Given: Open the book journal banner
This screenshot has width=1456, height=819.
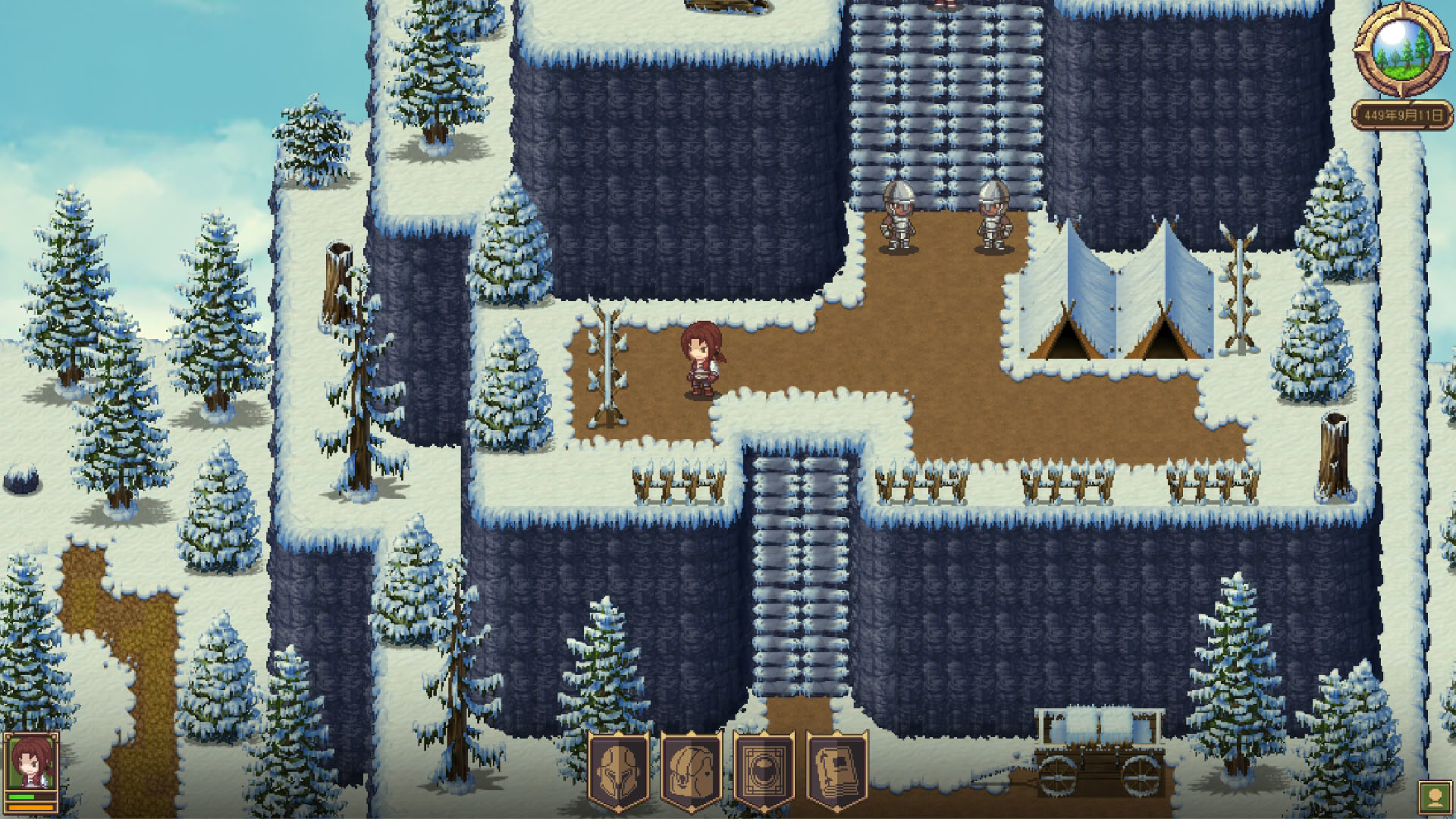Looking at the screenshot, I should 836,771.
